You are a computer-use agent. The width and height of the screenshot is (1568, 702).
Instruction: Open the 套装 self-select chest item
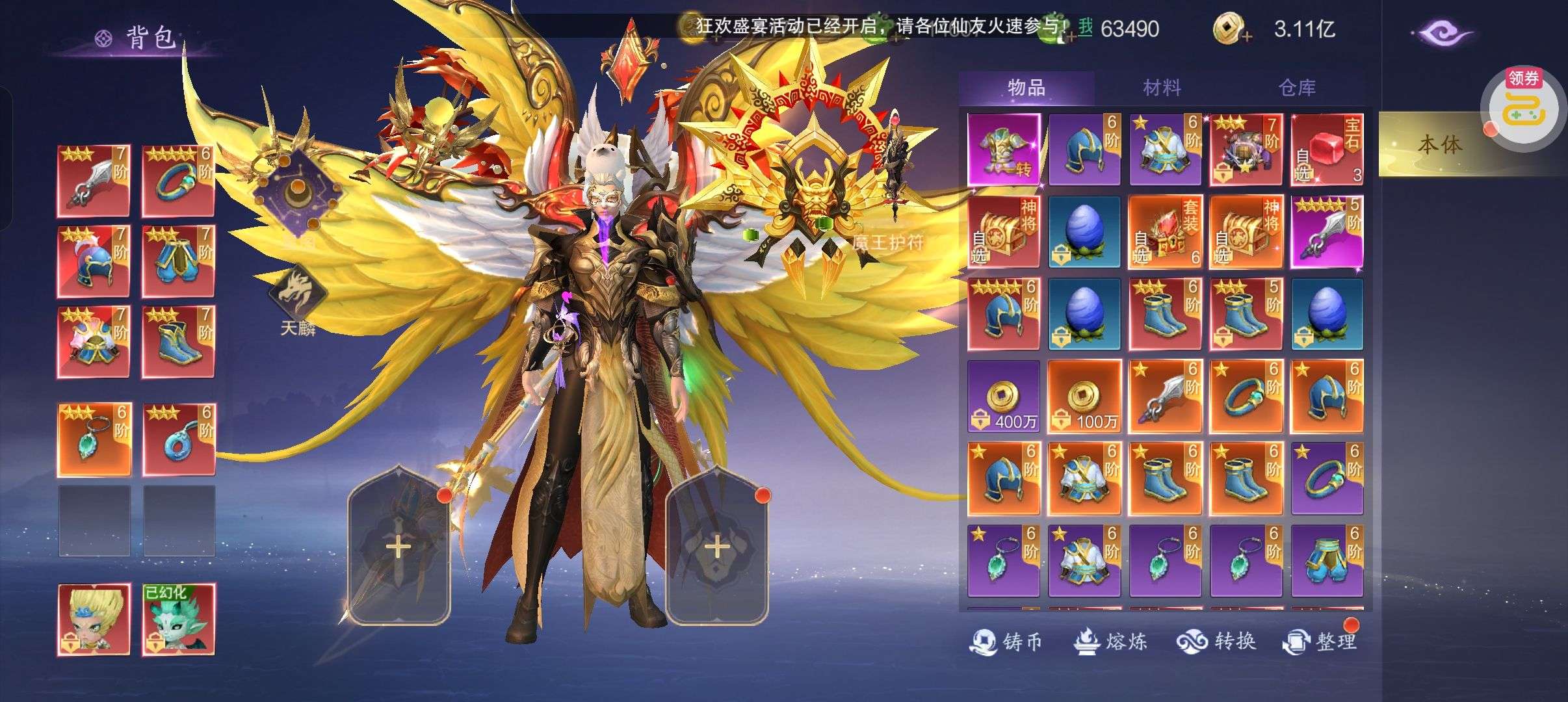[1165, 232]
